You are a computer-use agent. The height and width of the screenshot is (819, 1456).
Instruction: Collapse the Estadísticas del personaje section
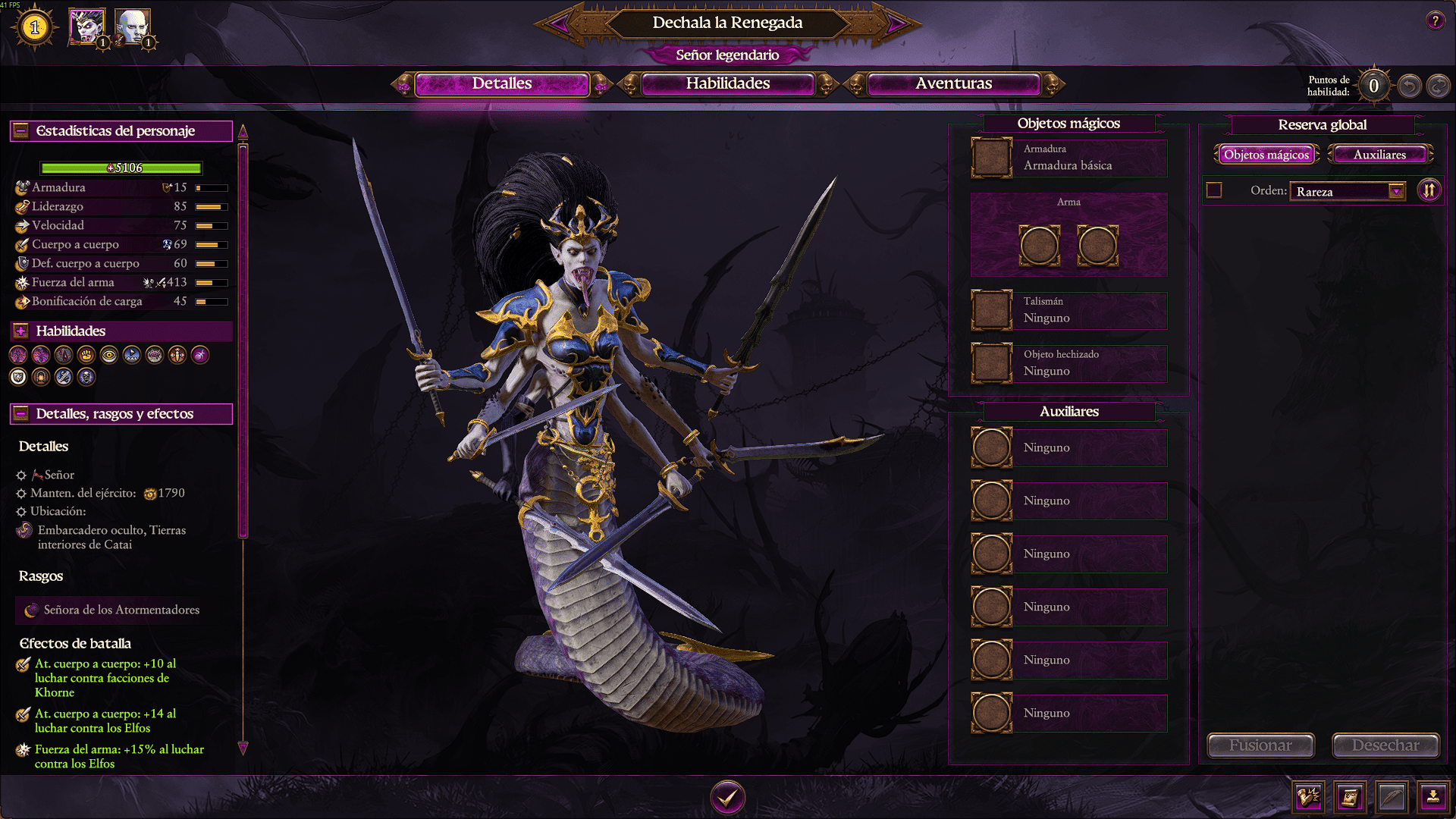point(21,131)
